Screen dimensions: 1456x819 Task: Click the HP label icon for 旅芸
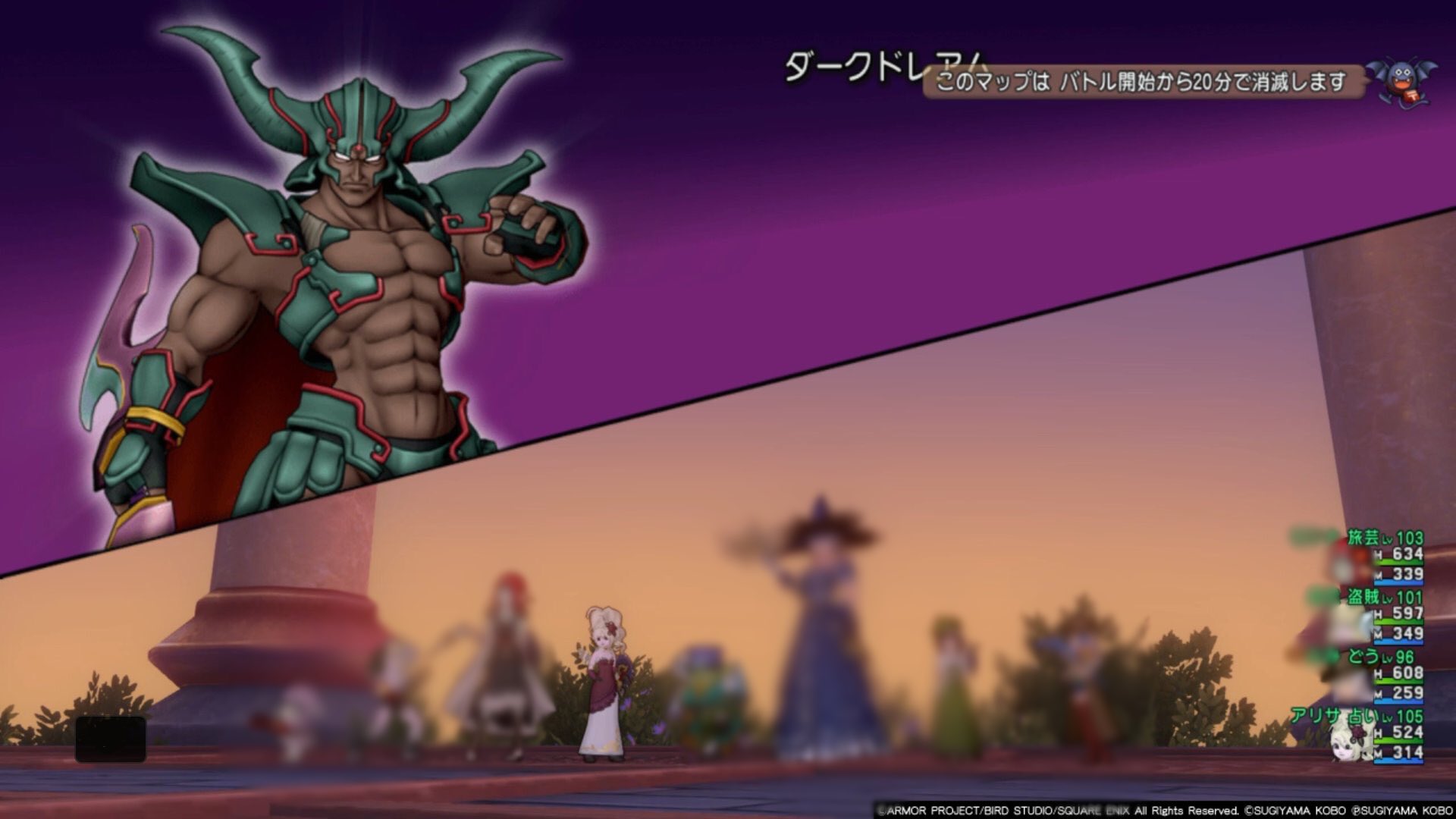(x=1379, y=554)
